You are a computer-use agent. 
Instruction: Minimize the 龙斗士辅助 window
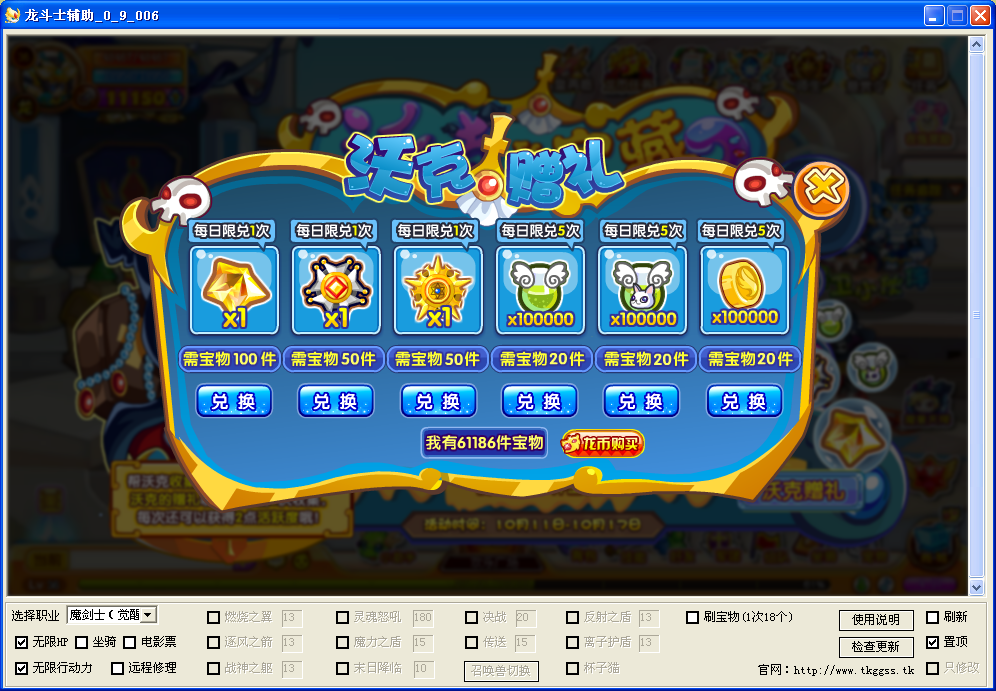coord(933,15)
